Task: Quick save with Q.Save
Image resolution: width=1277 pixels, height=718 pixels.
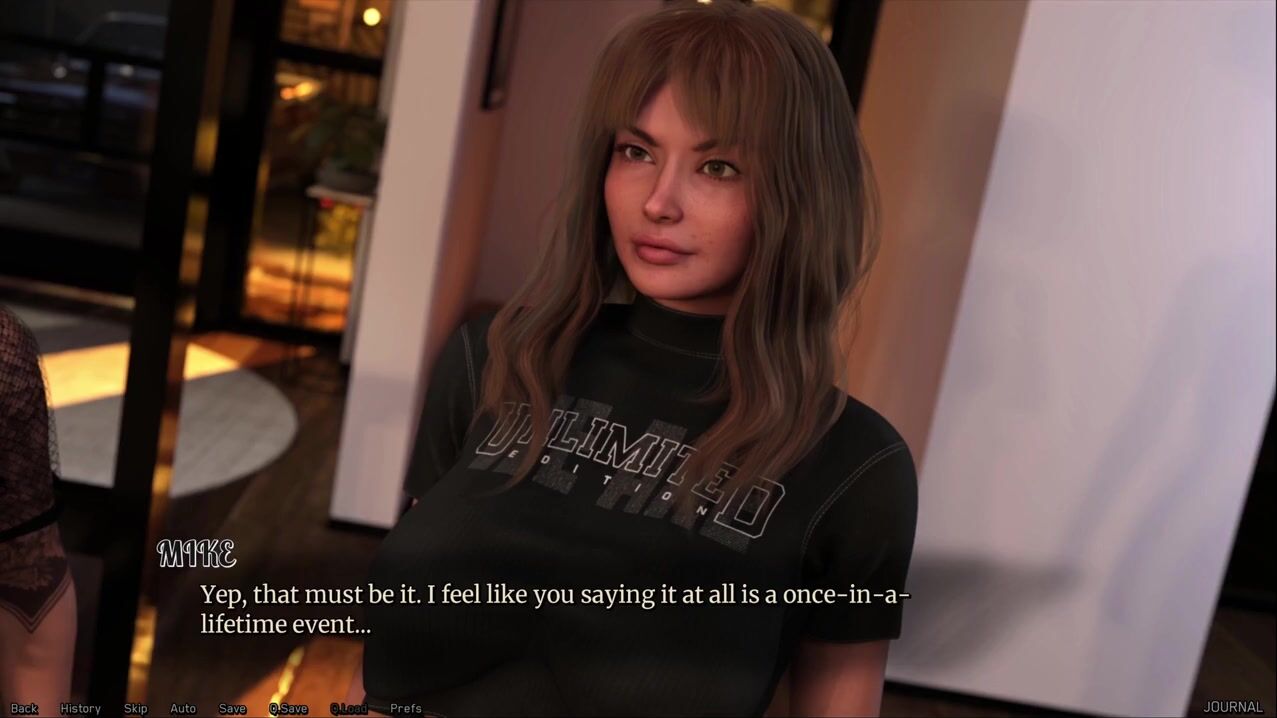Action: point(288,708)
